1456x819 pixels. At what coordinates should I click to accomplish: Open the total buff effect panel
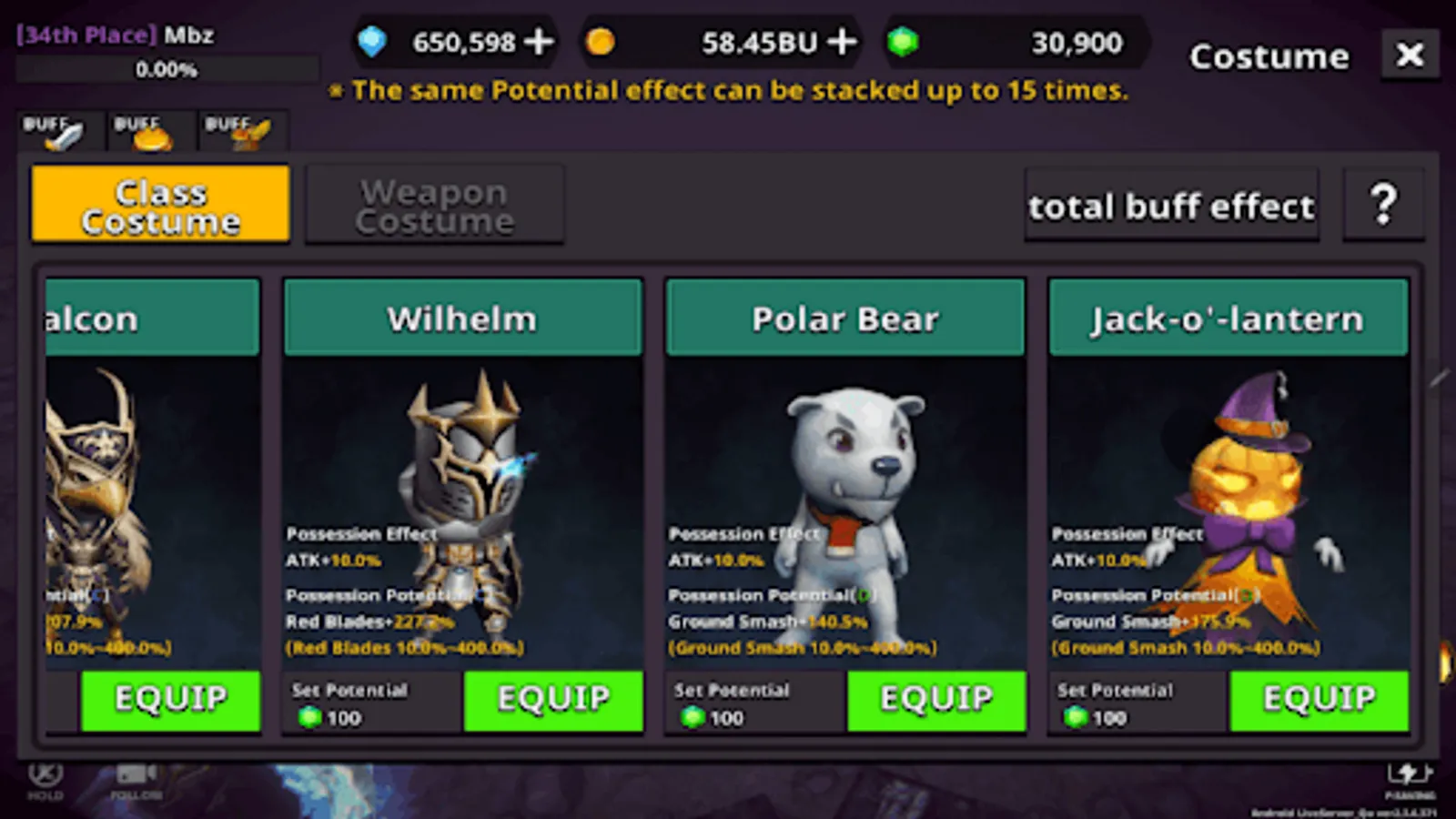[1171, 206]
